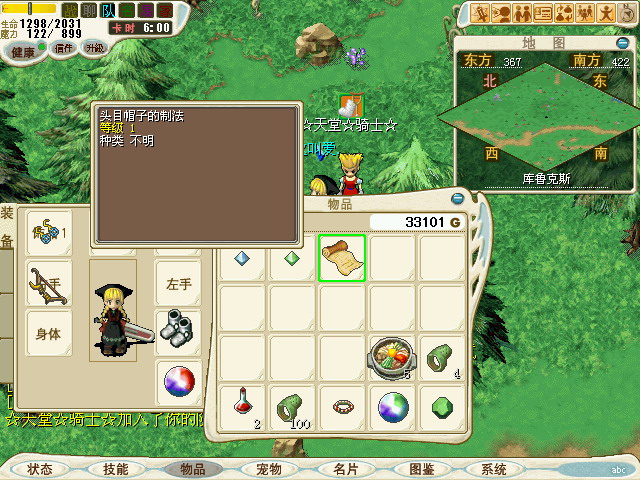Open the 信件 mail button

pyautogui.click(x=65, y=49)
